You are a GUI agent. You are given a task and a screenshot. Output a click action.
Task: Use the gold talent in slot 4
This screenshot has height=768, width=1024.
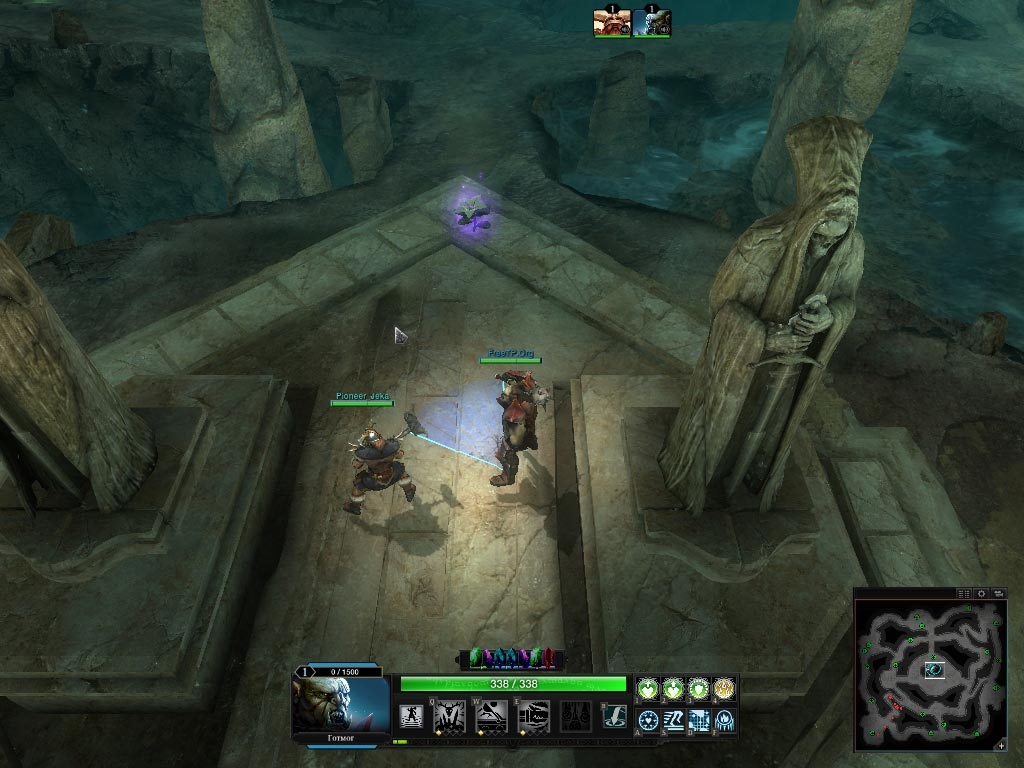coord(724,688)
